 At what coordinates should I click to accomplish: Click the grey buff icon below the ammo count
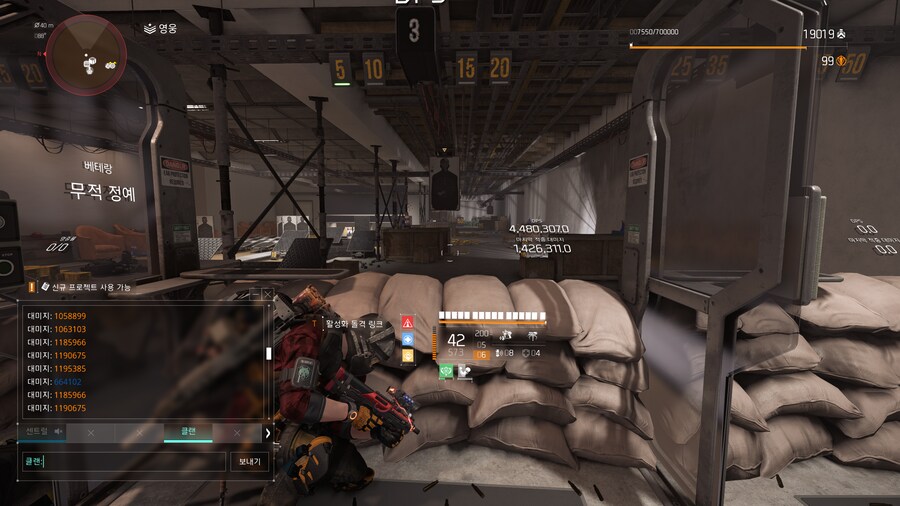[464, 371]
